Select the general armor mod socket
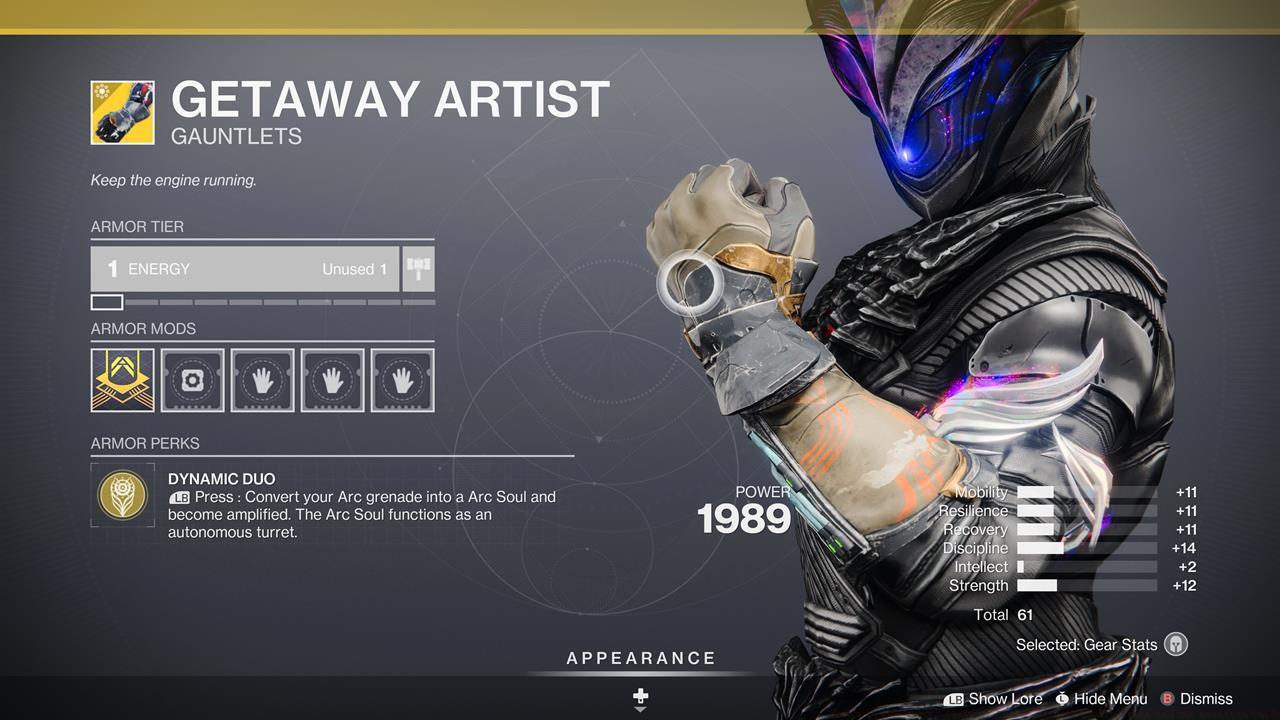Viewport: 1280px width, 720px height. point(191,379)
